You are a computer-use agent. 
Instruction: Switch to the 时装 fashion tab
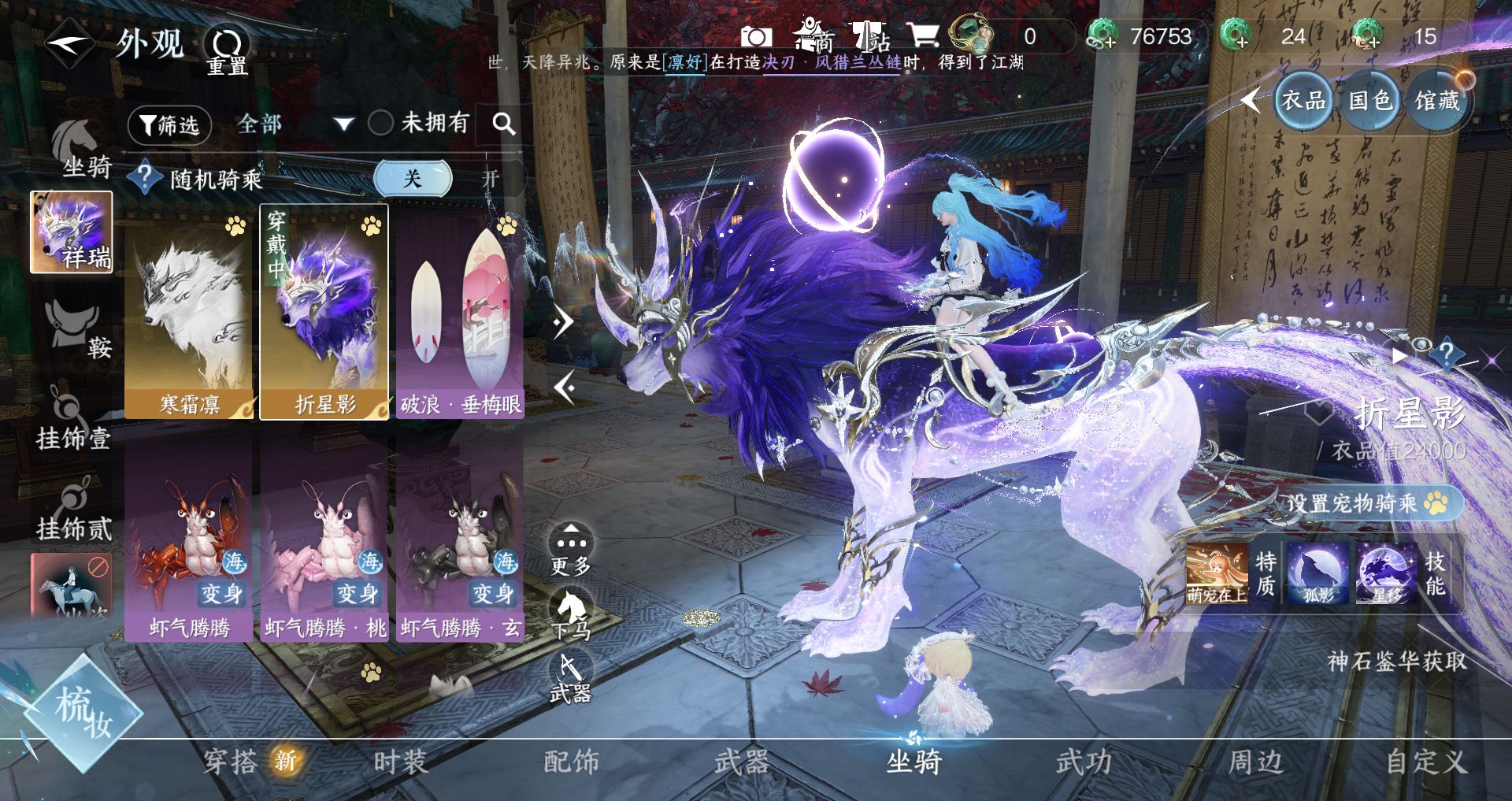click(400, 762)
